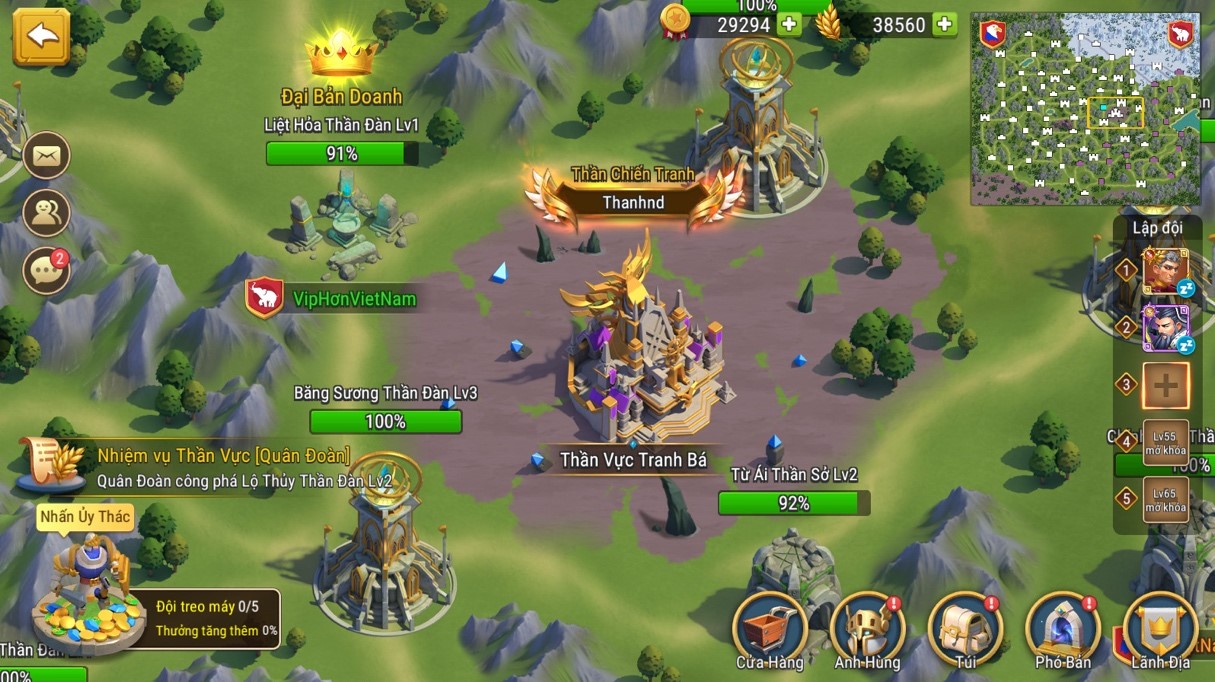This screenshot has height=682, width=1215.
Task: Add a hero to empty team slot 3
Action: (x=1165, y=386)
